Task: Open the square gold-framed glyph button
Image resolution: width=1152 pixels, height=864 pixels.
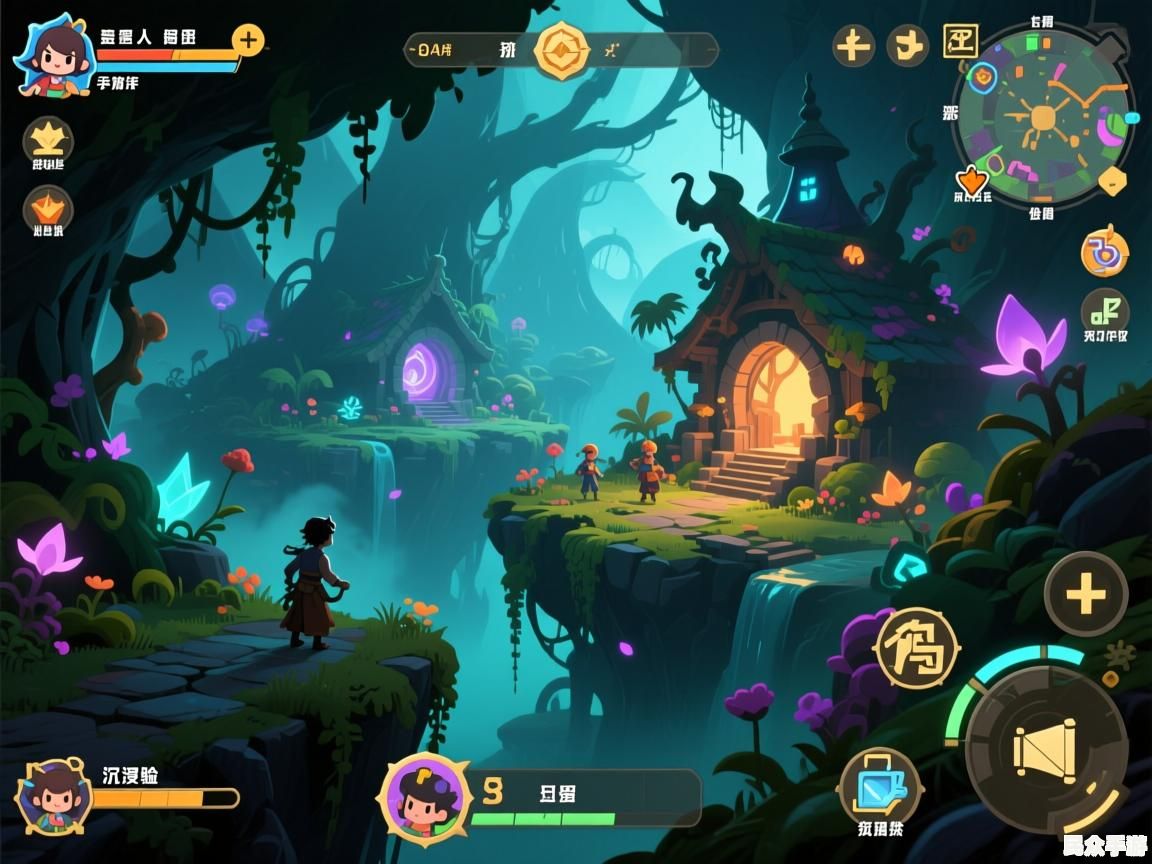Action: coord(960,43)
